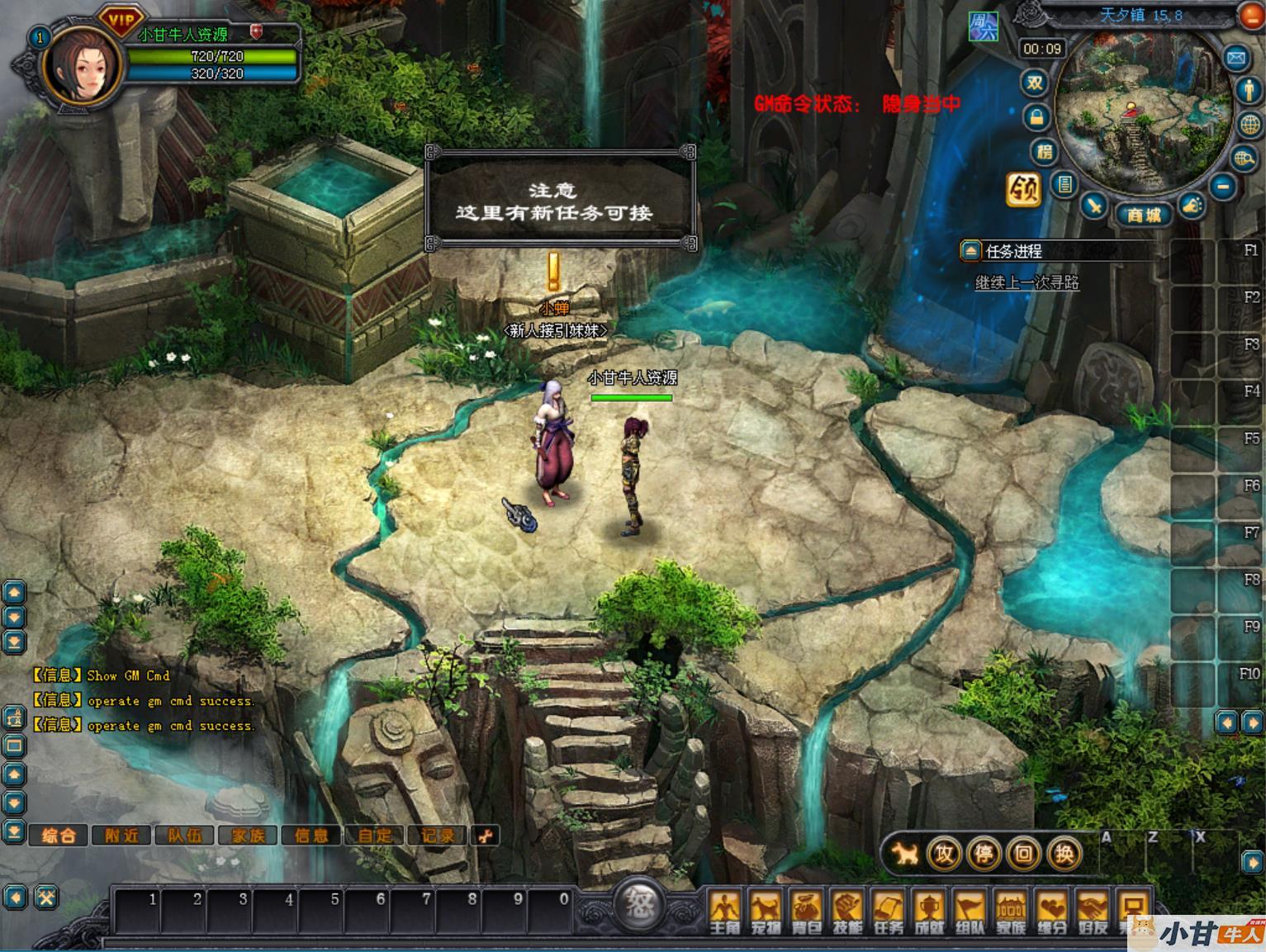
Task: Click the 继续上一次寻路 pathfinding link
Action: pos(1027,282)
